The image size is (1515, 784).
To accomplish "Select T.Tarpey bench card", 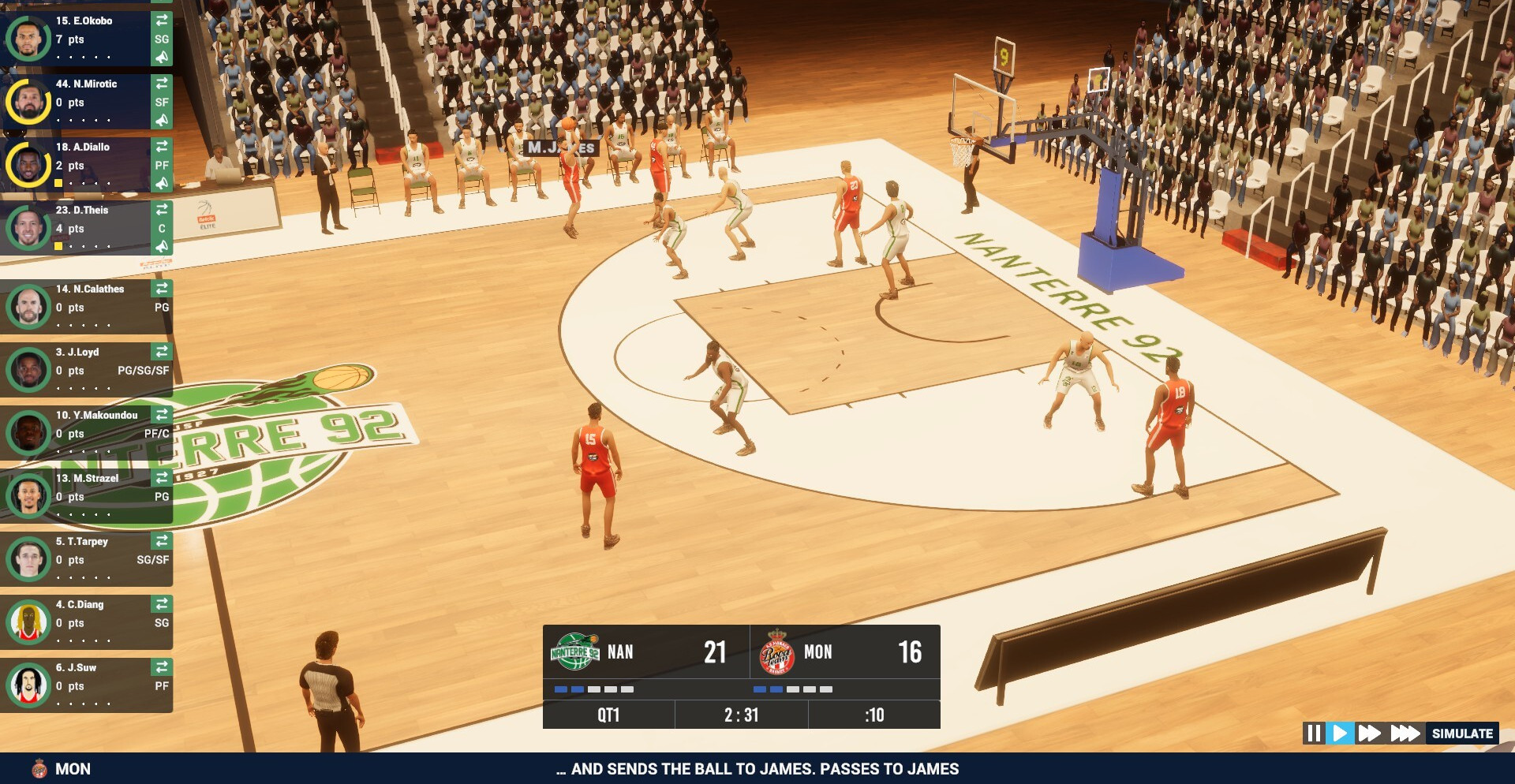I will pyautogui.click(x=87, y=559).
